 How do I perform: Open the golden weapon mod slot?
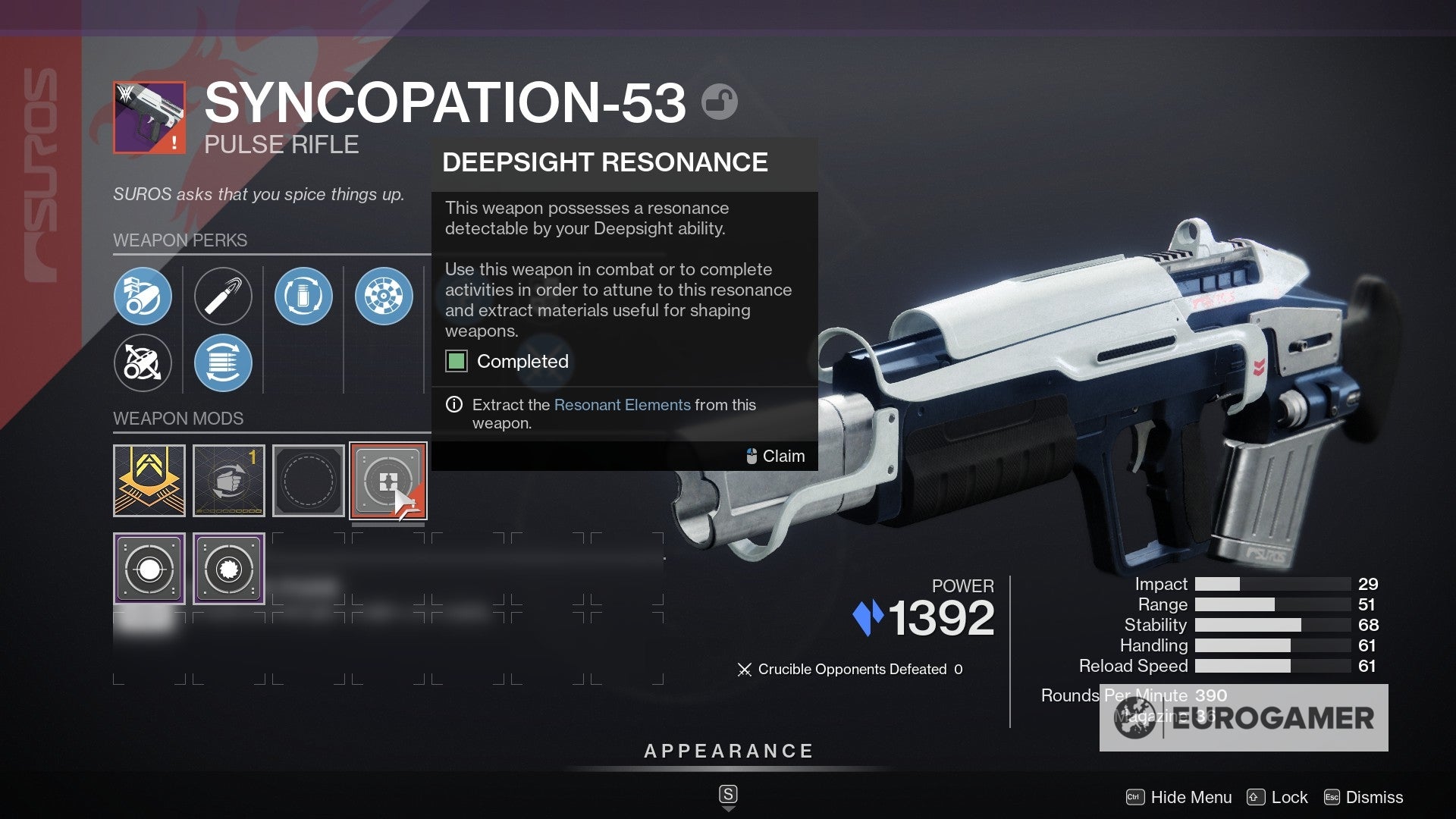[x=149, y=481]
